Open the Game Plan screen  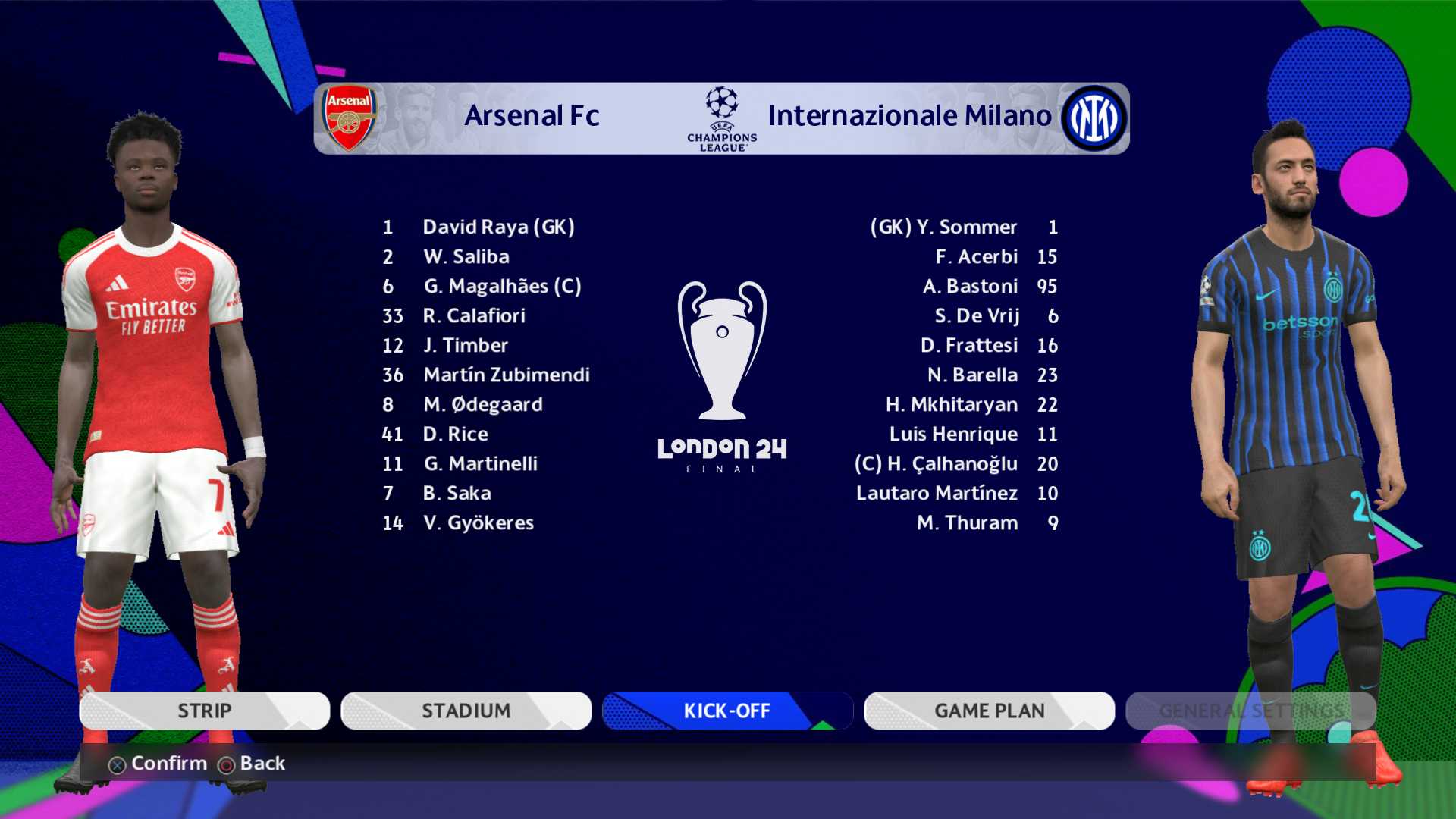[x=989, y=711]
